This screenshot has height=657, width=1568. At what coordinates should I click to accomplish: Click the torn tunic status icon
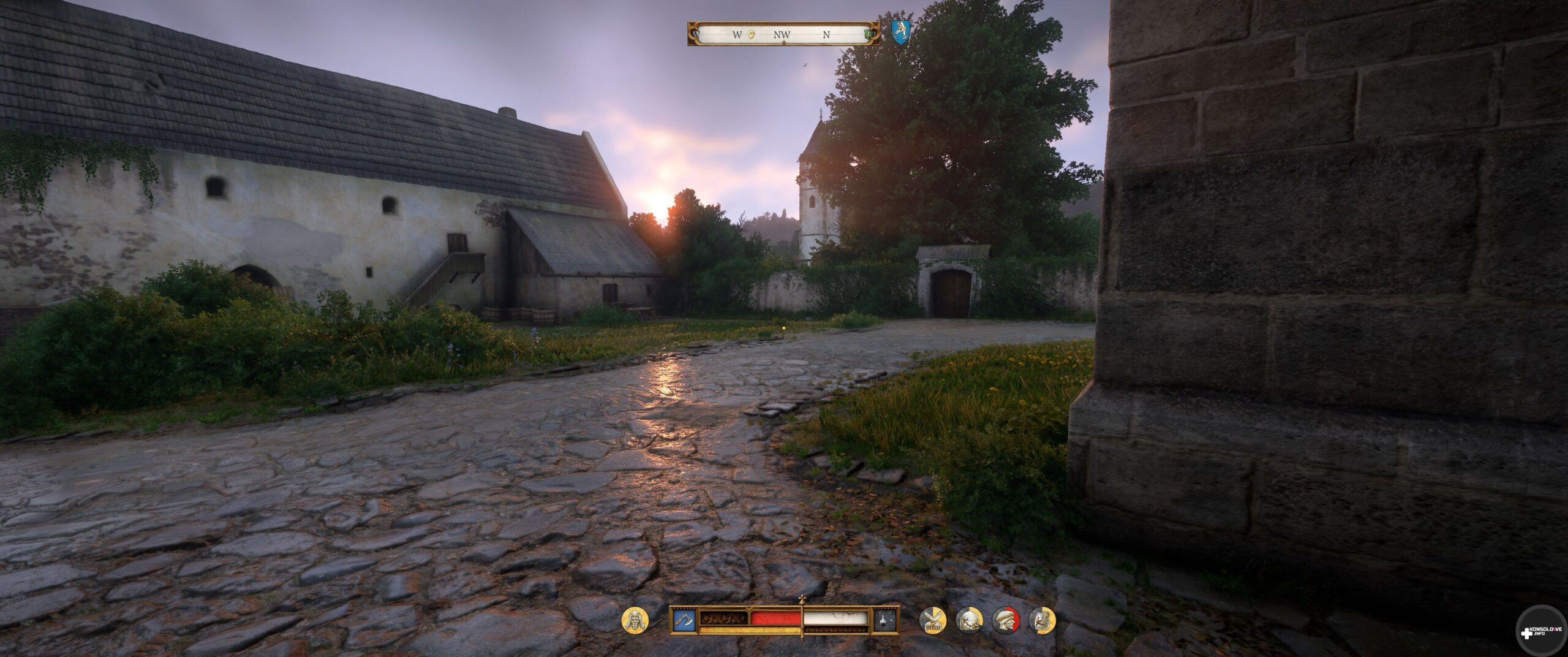(x=1042, y=620)
